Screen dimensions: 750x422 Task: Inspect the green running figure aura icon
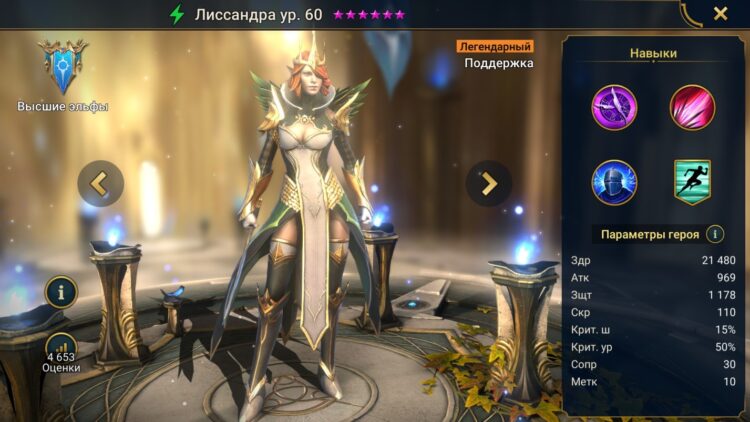pos(692,182)
